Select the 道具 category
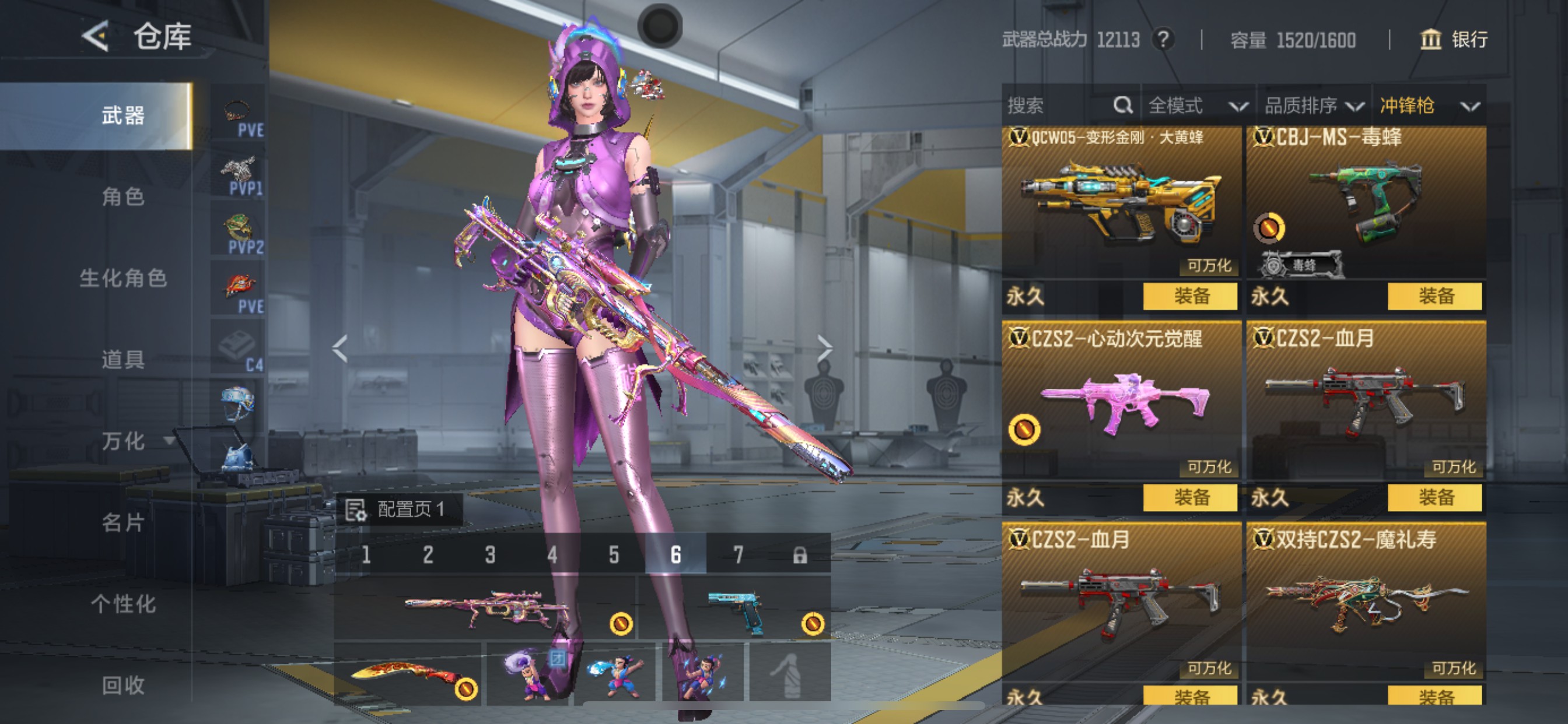The image size is (1568, 724). pyautogui.click(x=123, y=359)
